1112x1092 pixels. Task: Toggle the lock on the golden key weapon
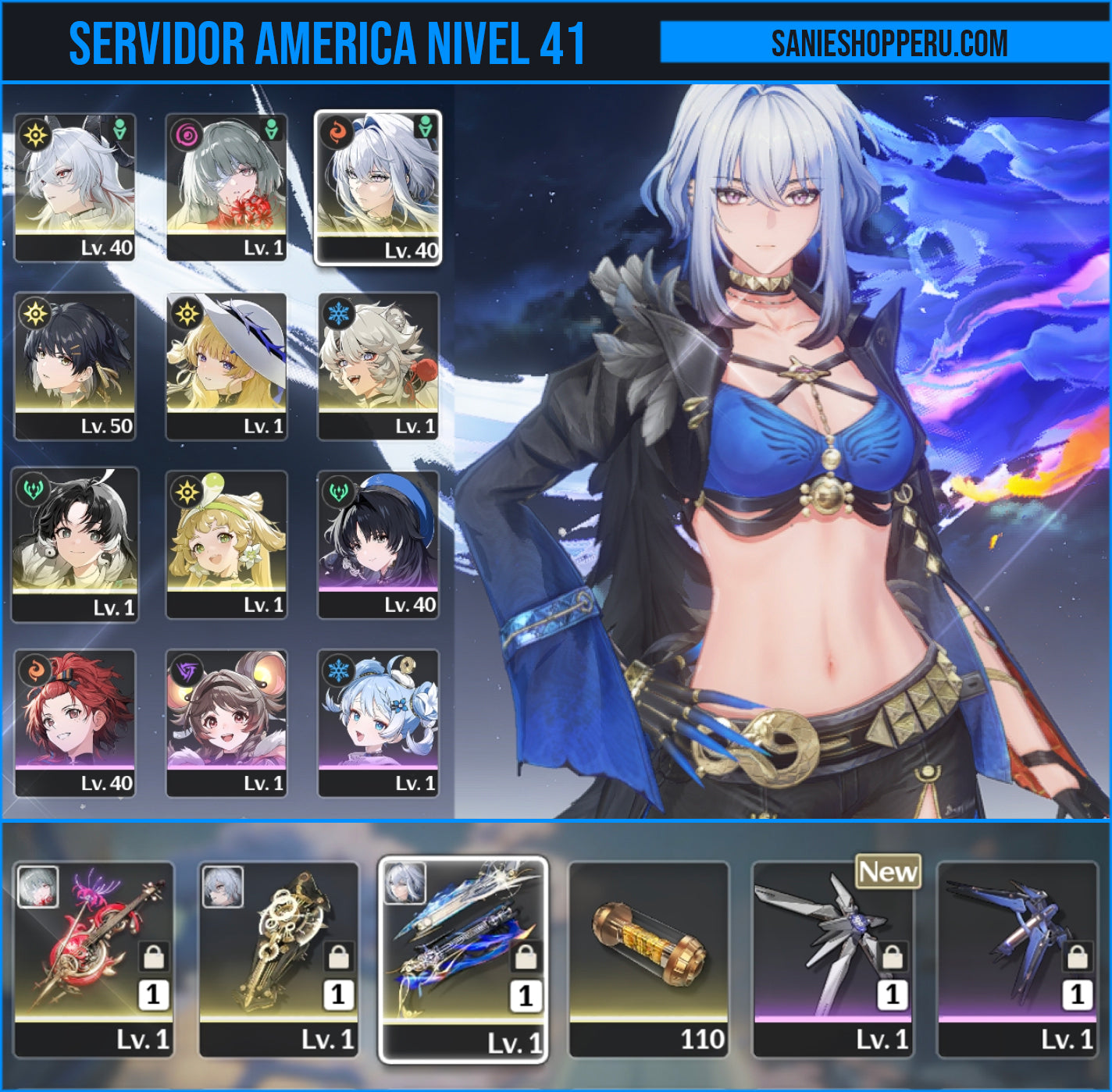[337, 955]
